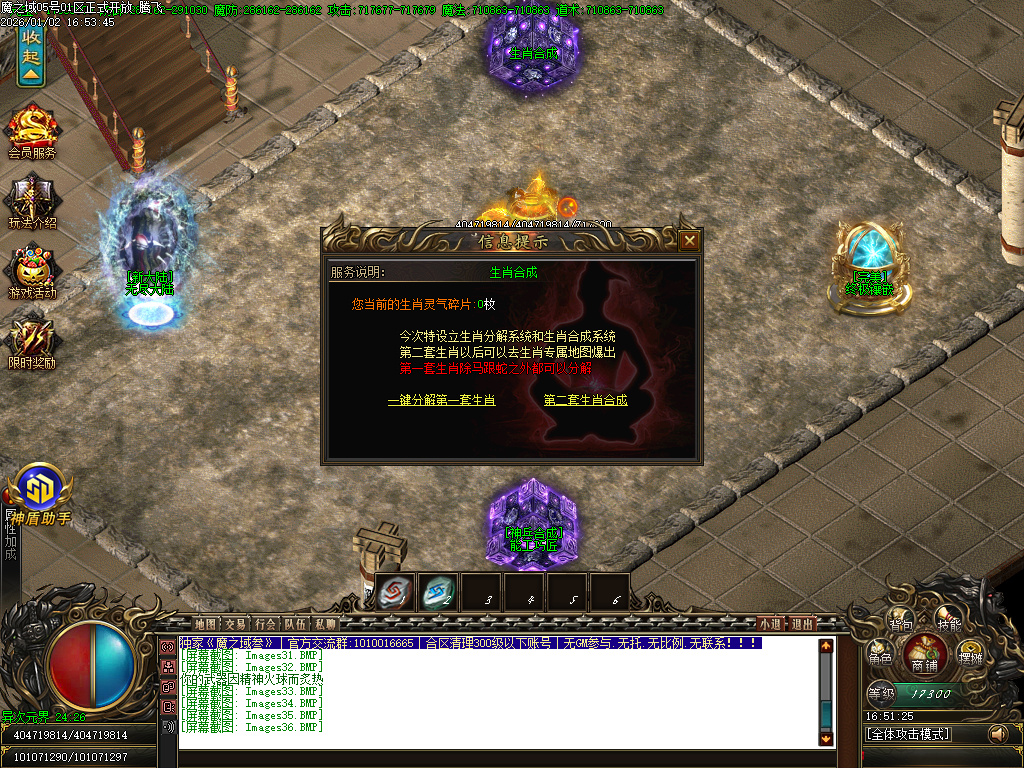The image size is (1024, 768).
Task: Launch the 神盾助手 assistant
Action: point(40,495)
